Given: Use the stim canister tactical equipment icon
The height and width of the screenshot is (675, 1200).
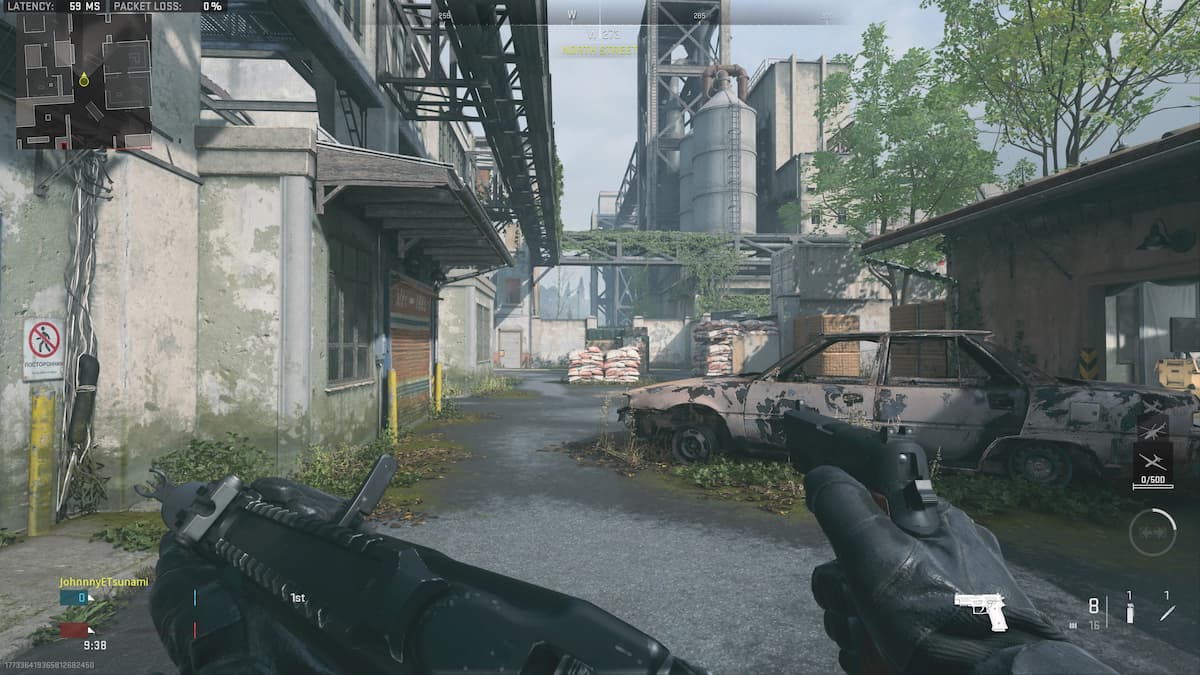Looking at the screenshot, I should coord(1130,611).
